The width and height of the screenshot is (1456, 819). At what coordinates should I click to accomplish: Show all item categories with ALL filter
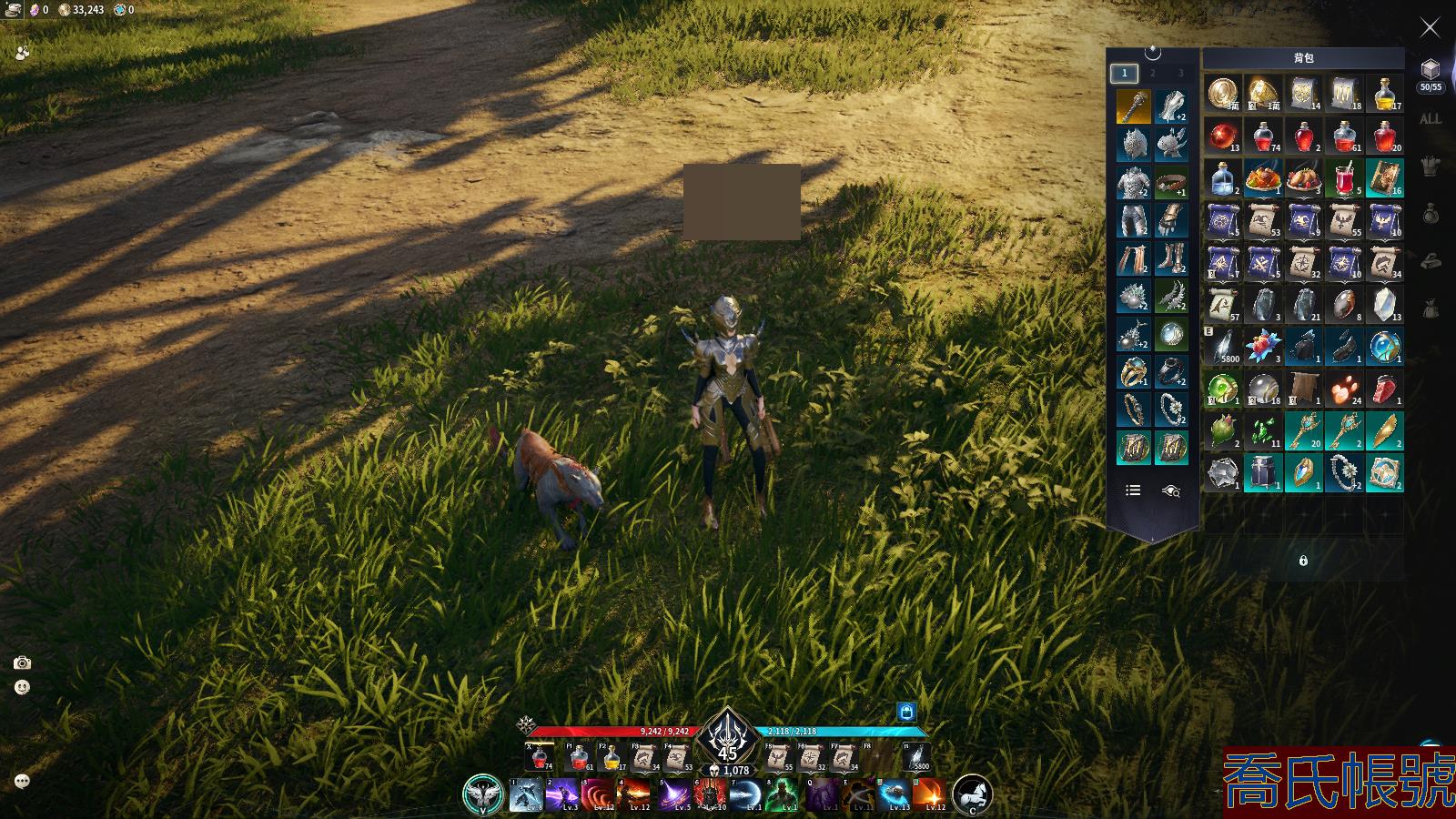coord(1430,119)
